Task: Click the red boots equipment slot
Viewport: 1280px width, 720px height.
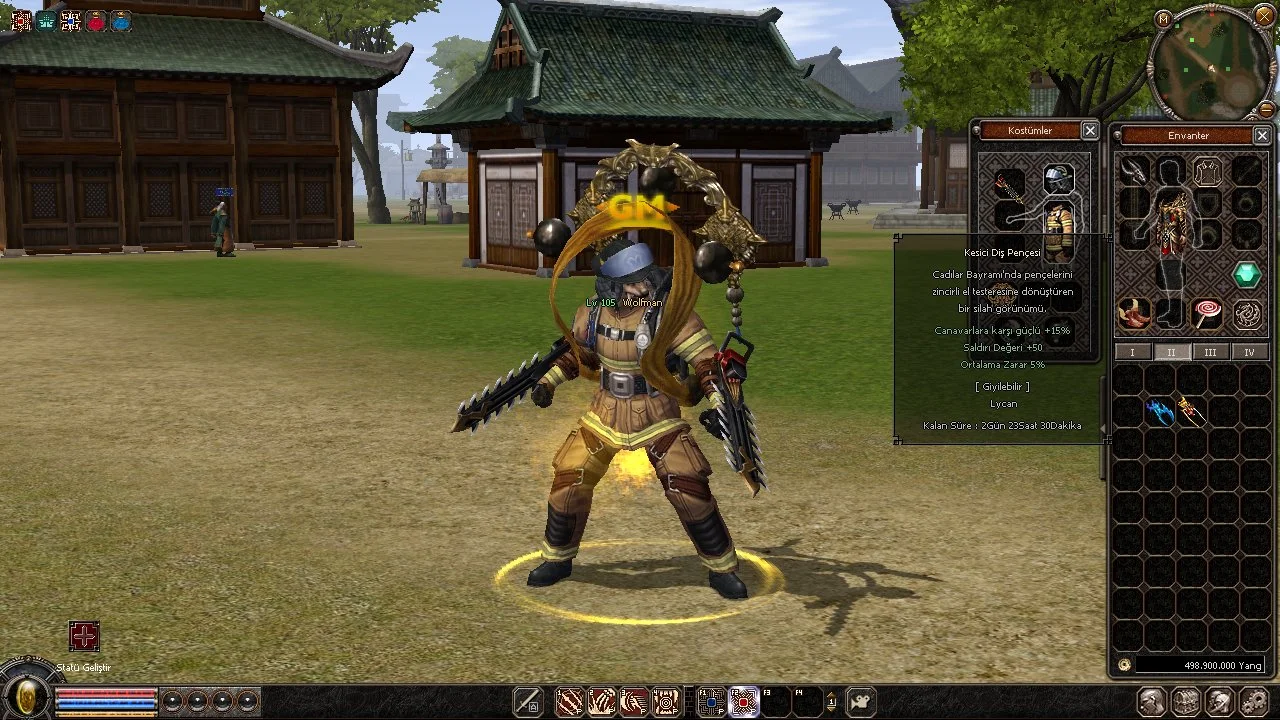Action: [1133, 314]
